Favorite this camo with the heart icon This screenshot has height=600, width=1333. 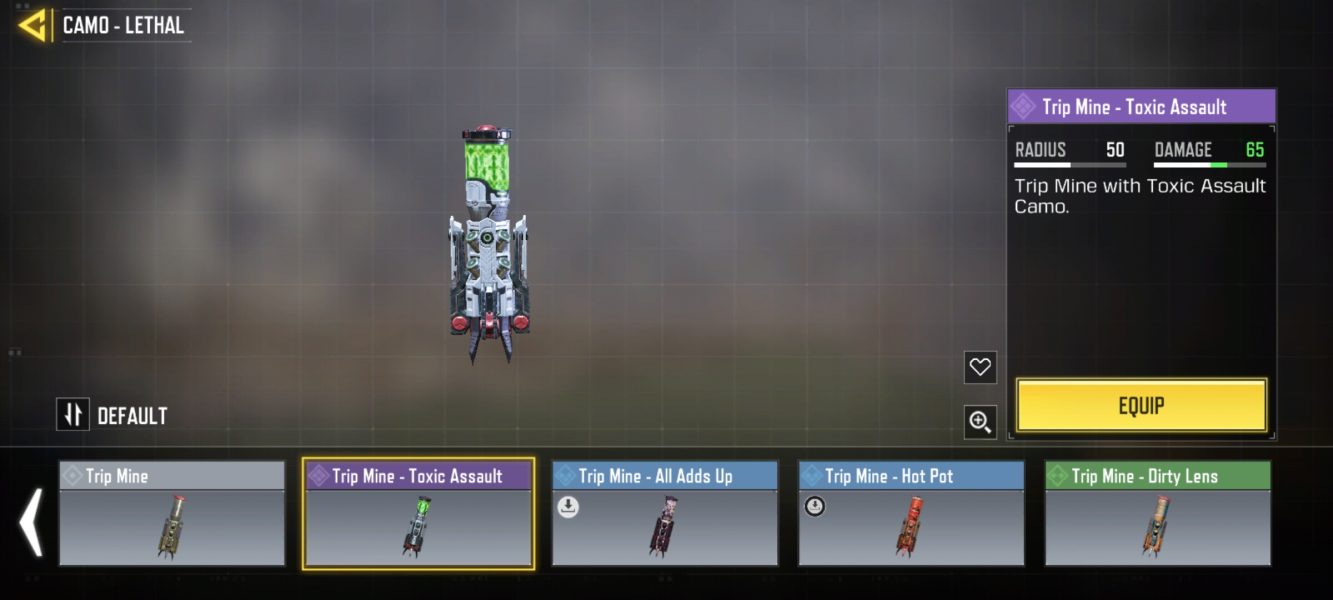[x=980, y=367]
